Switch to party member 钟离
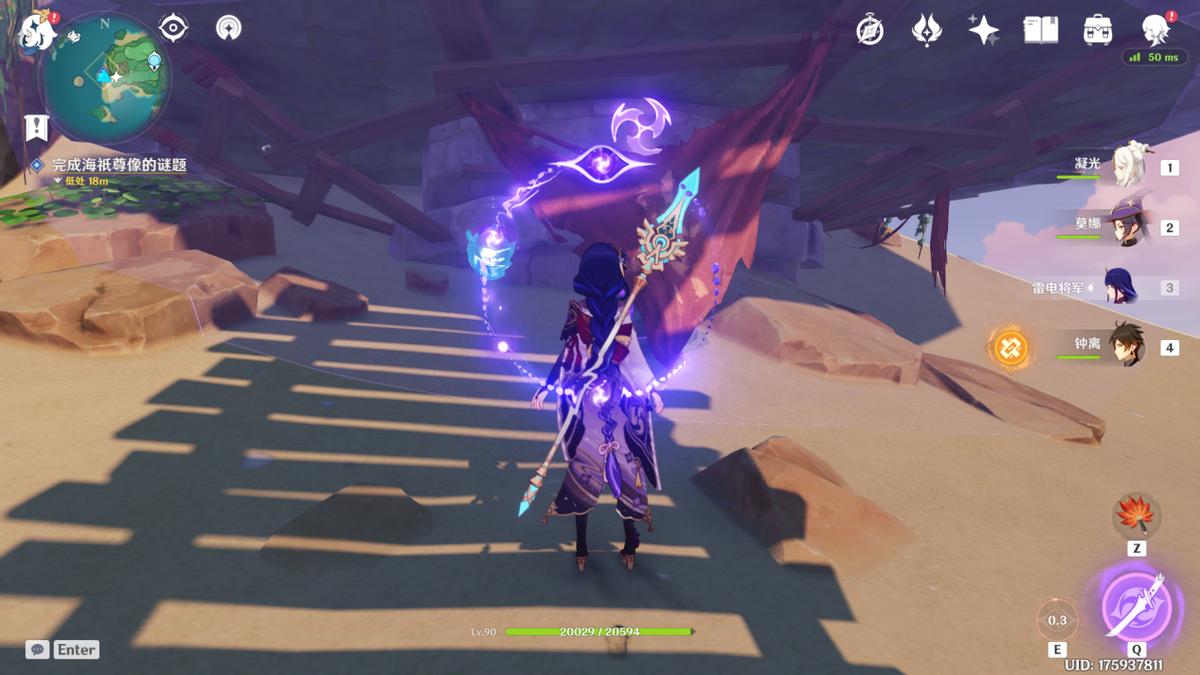Image resolution: width=1200 pixels, height=675 pixels. pos(1126,347)
